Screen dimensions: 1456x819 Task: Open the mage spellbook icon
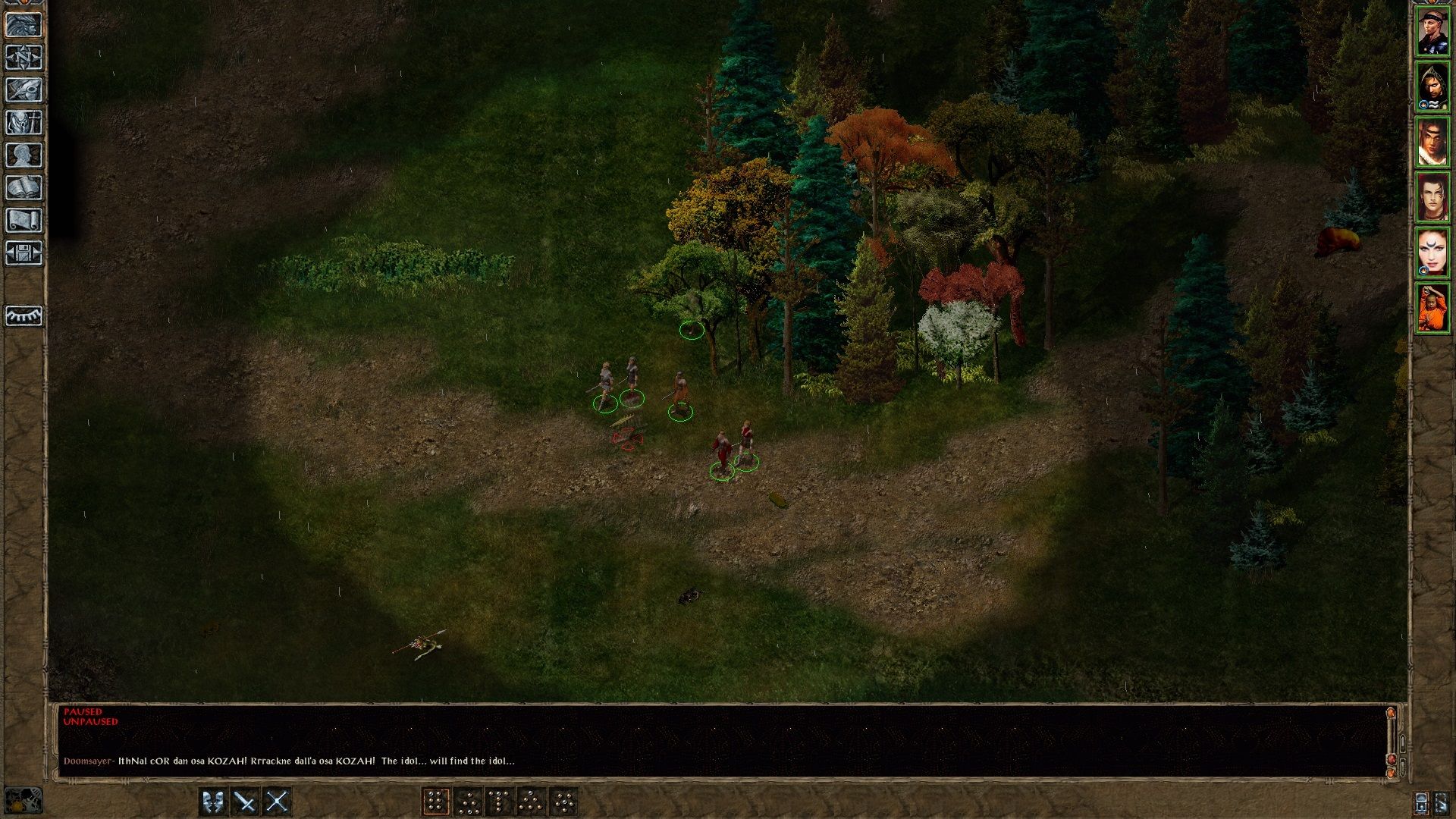[x=24, y=187]
